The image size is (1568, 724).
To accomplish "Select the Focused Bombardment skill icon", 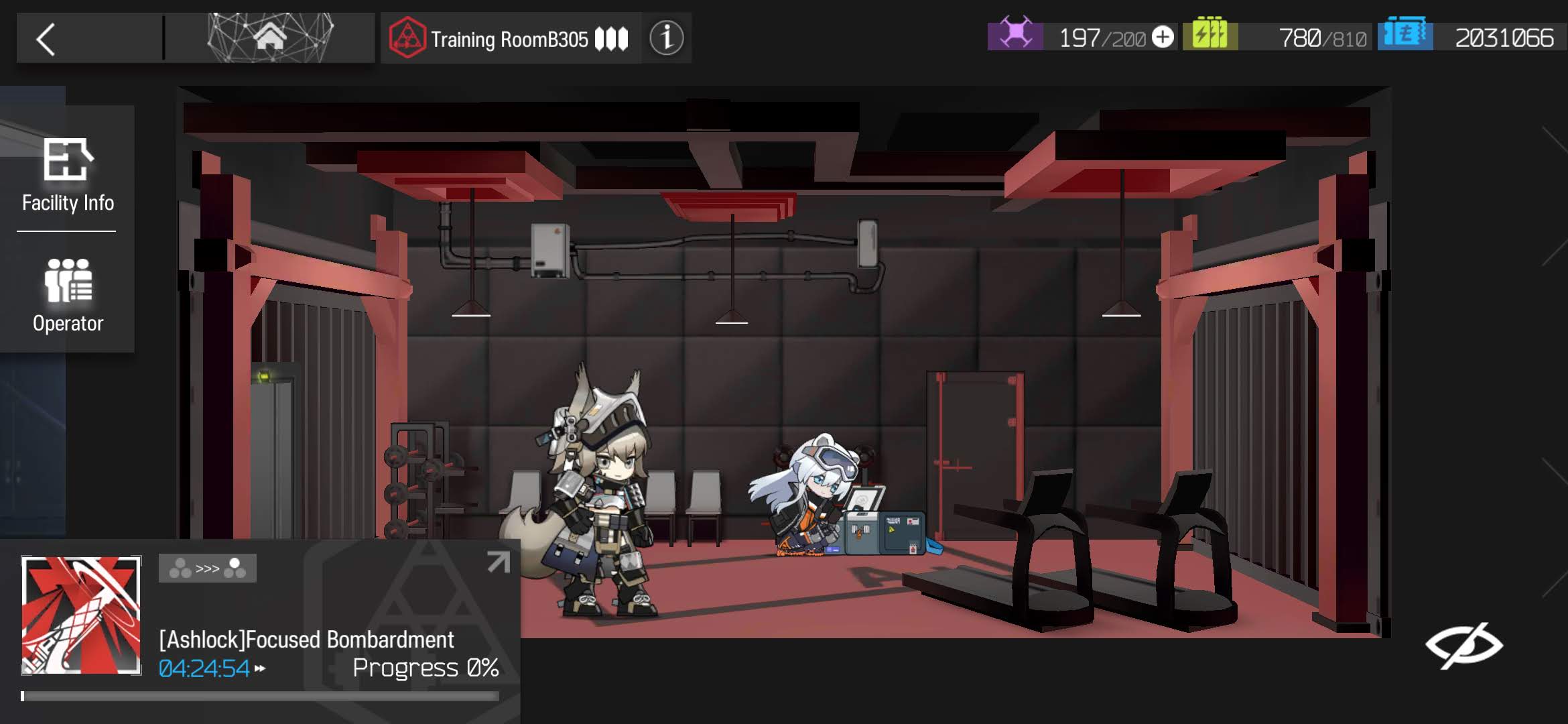I will (81, 615).
